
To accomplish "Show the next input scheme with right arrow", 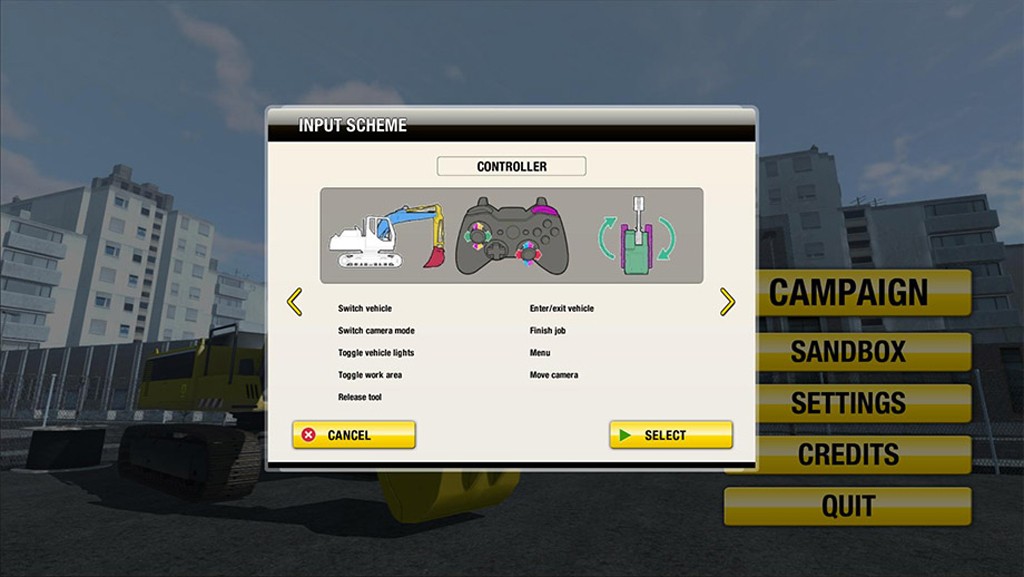I will coord(727,302).
